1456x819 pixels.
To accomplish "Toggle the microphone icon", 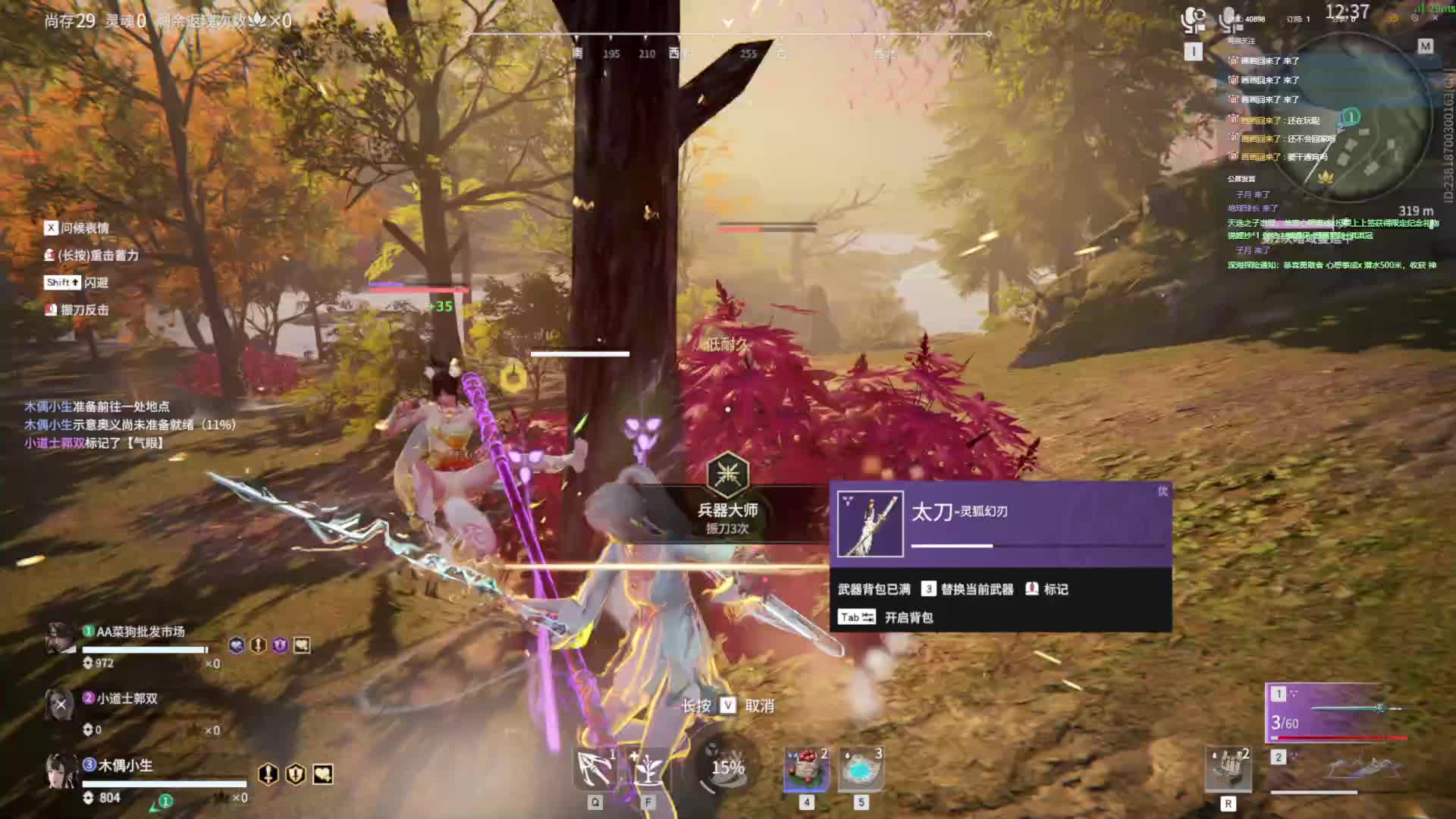I will [x=1228, y=20].
